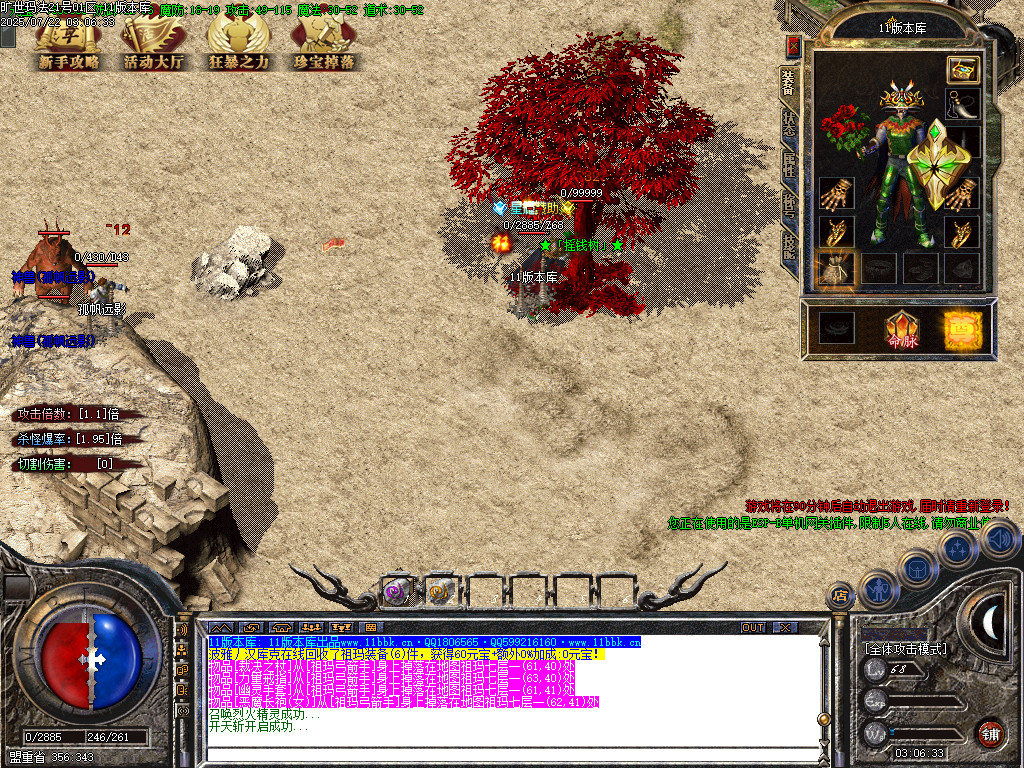Use the purple swirl item in hotbar
The height and width of the screenshot is (768, 1024).
point(397,592)
